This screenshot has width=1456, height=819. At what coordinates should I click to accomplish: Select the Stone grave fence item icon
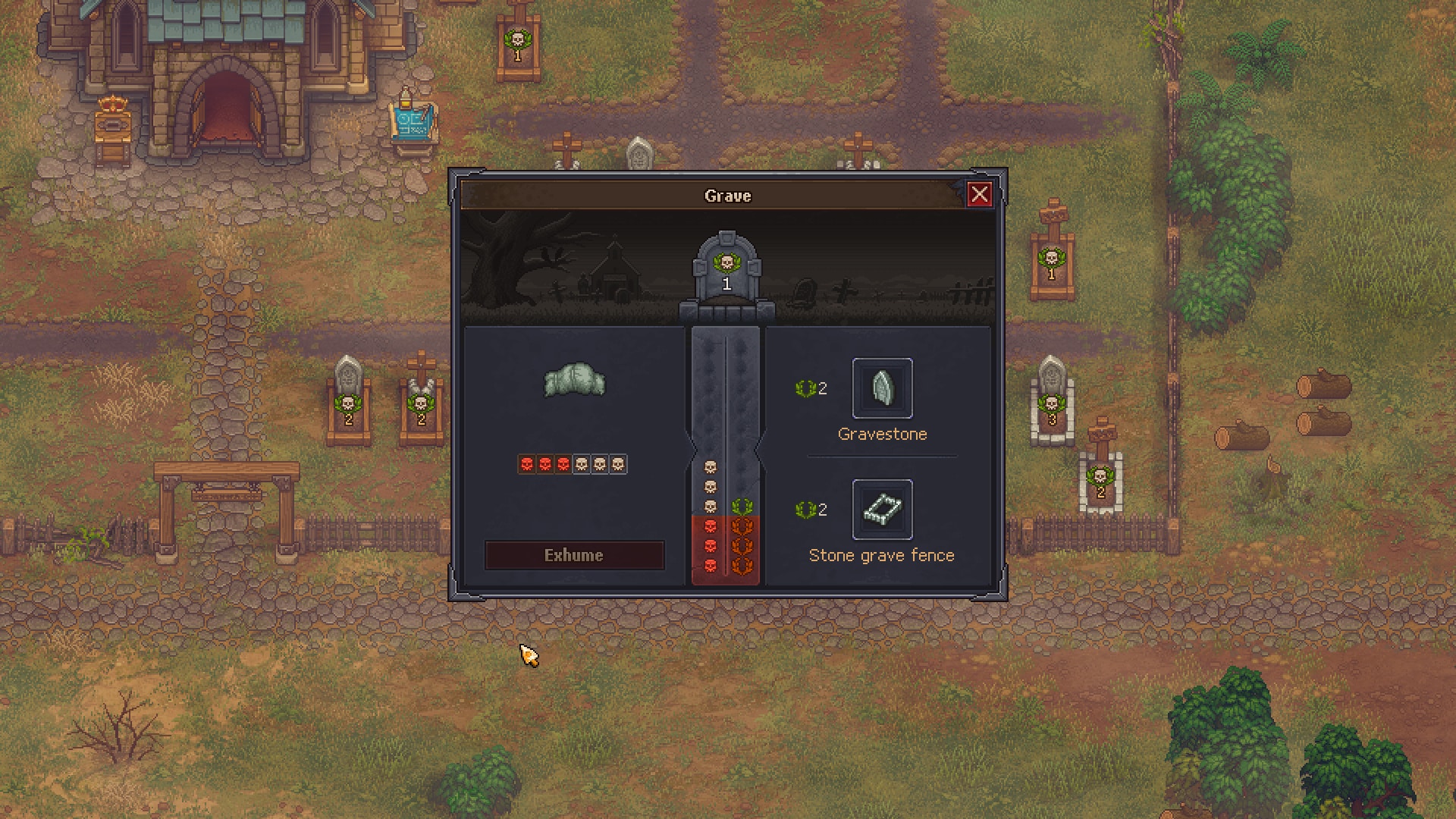[x=883, y=510]
